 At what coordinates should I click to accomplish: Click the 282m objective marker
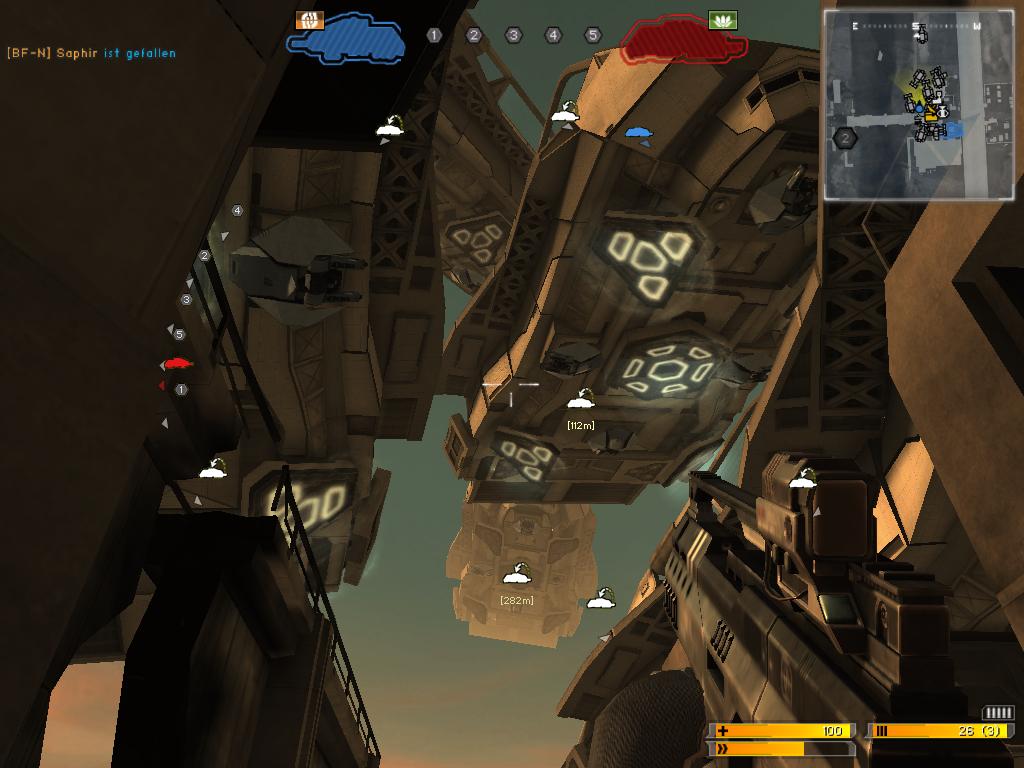516,575
